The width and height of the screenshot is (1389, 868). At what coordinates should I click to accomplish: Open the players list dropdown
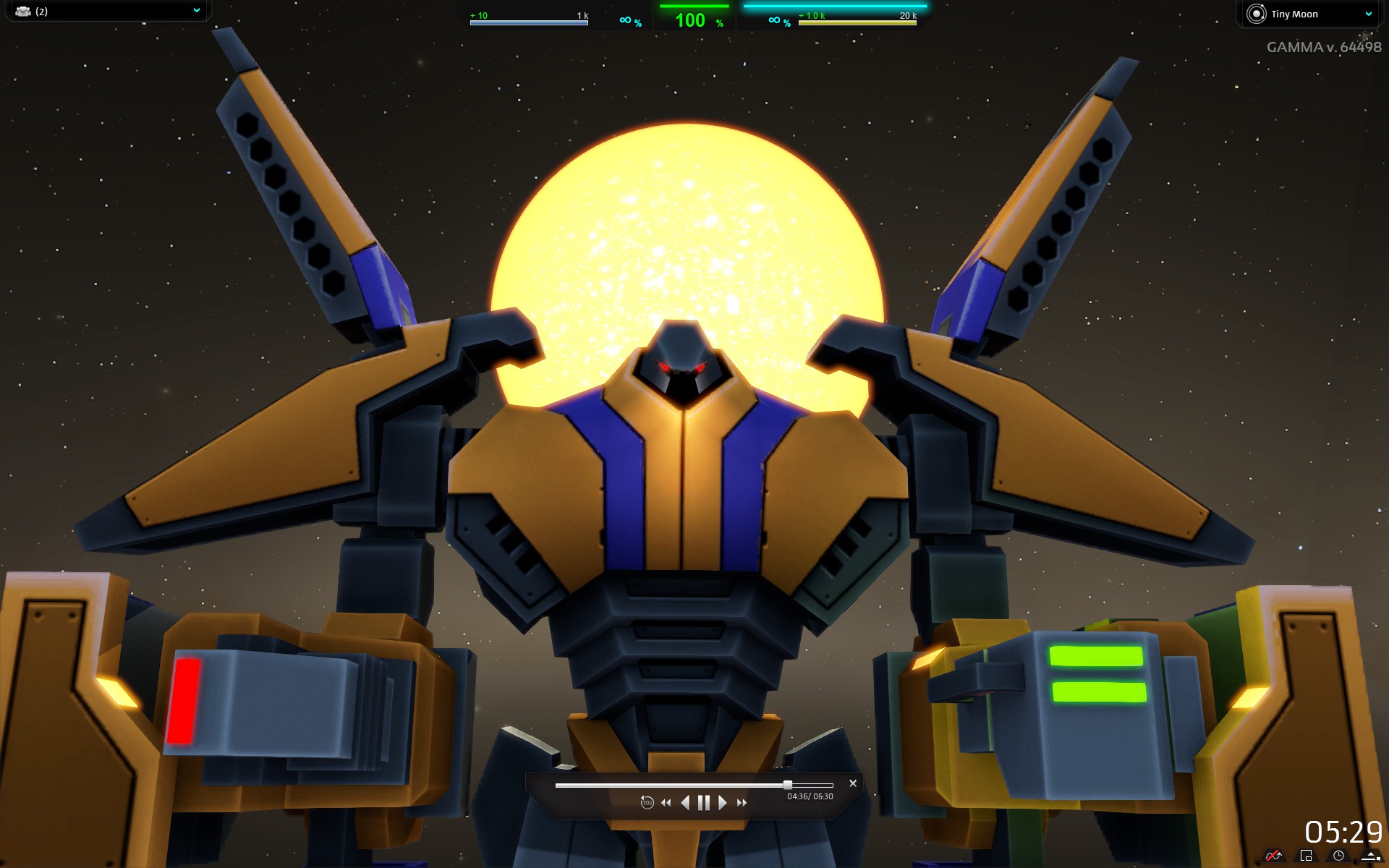[x=196, y=11]
